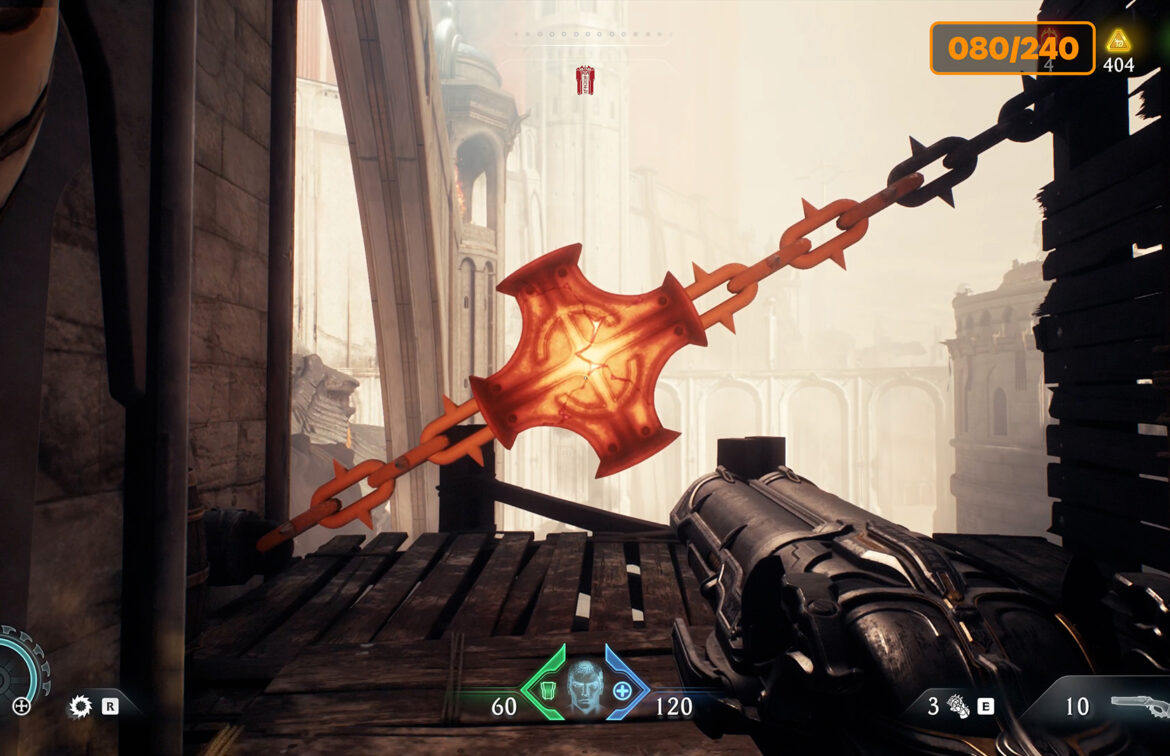The width and height of the screenshot is (1170, 756).
Task: Click the red objective marker on compass
Action: [585, 80]
